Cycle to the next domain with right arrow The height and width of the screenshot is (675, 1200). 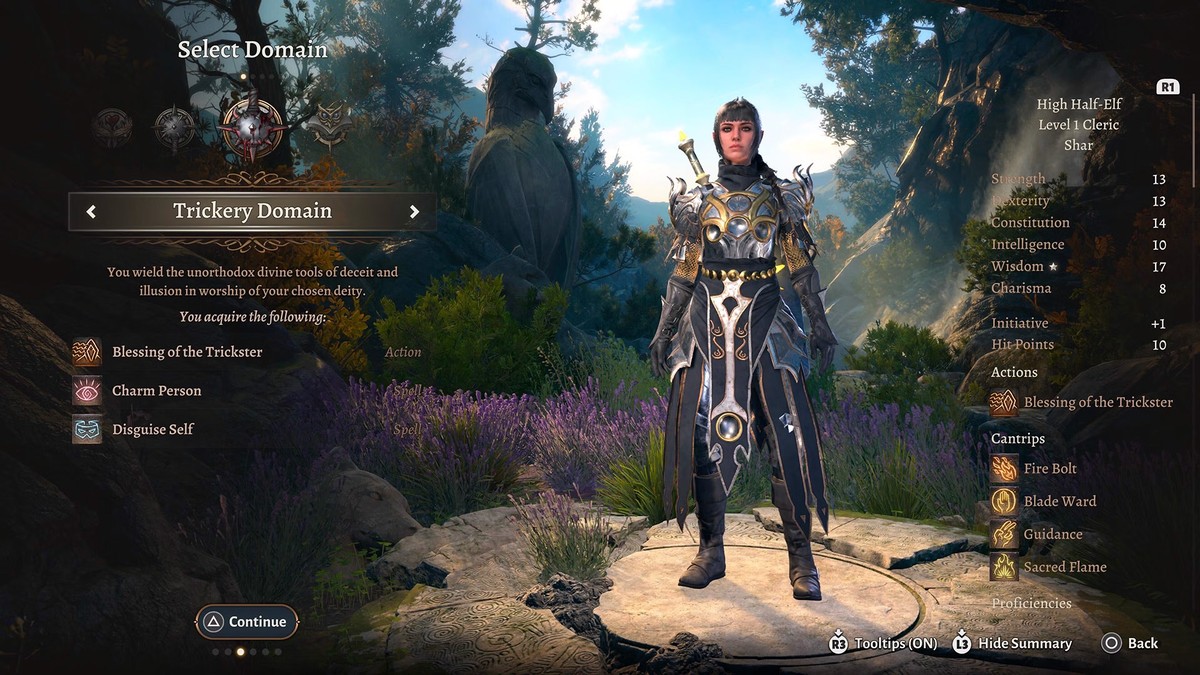click(x=414, y=211)
